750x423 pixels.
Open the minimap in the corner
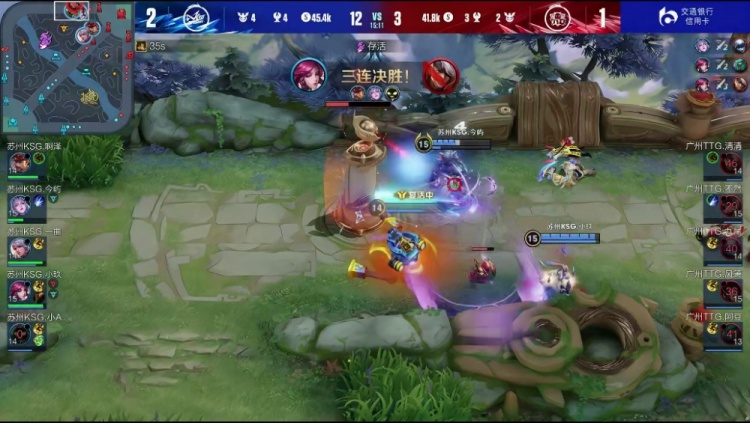tap(66, 67)
